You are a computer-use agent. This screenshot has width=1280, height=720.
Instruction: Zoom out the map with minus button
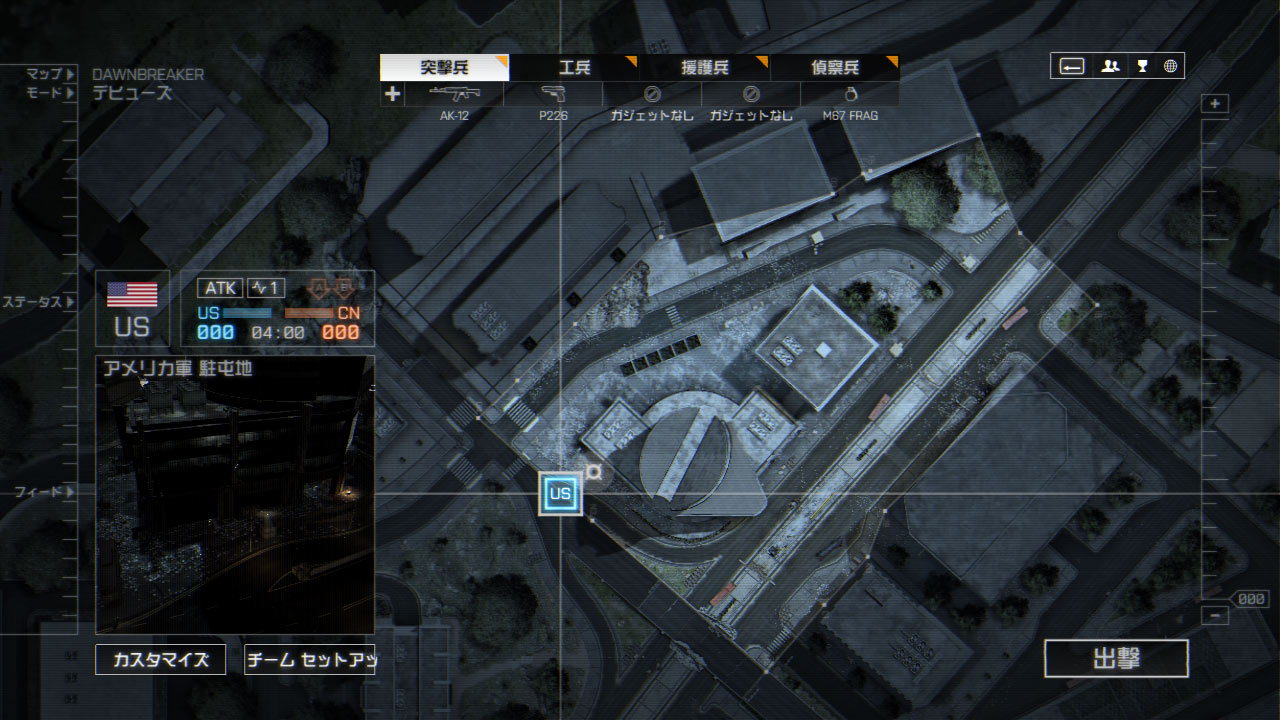[x=1215, y=616]
